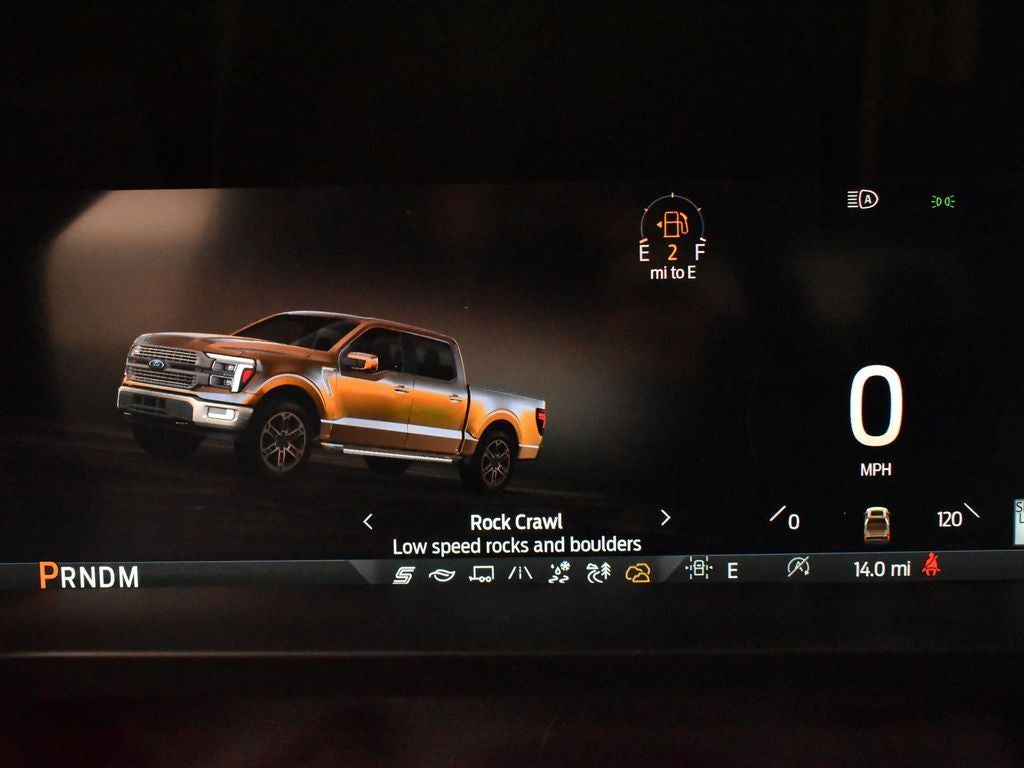The width and height of the screenshot is (1024, 768).
Task: Click the fuel pump gauge icon
Action: coord(673,224)
